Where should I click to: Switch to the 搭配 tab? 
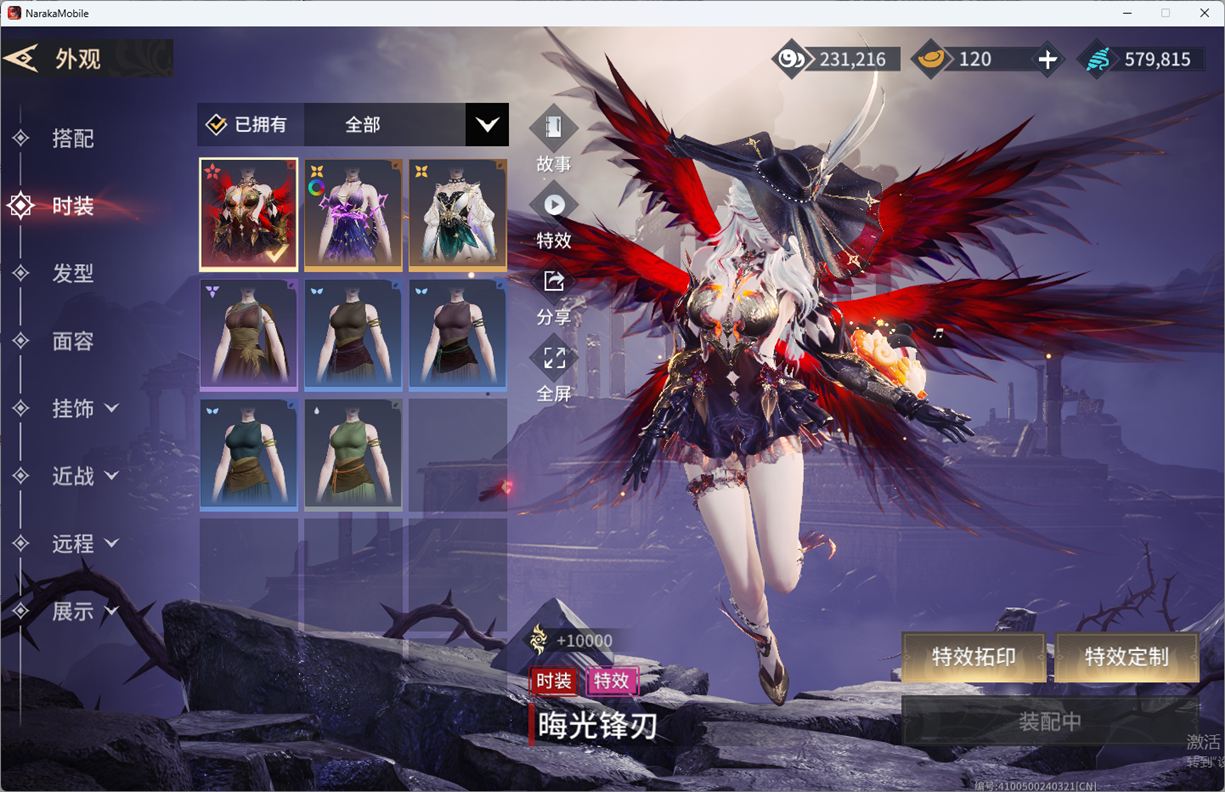coord(72,138)
